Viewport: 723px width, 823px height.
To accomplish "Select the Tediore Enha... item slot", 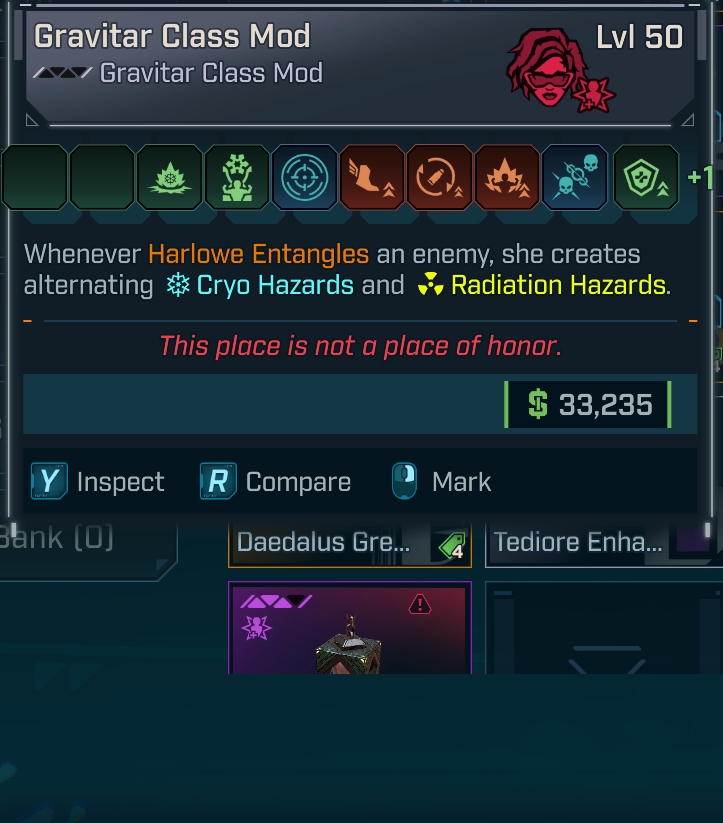I will (600, 545).
